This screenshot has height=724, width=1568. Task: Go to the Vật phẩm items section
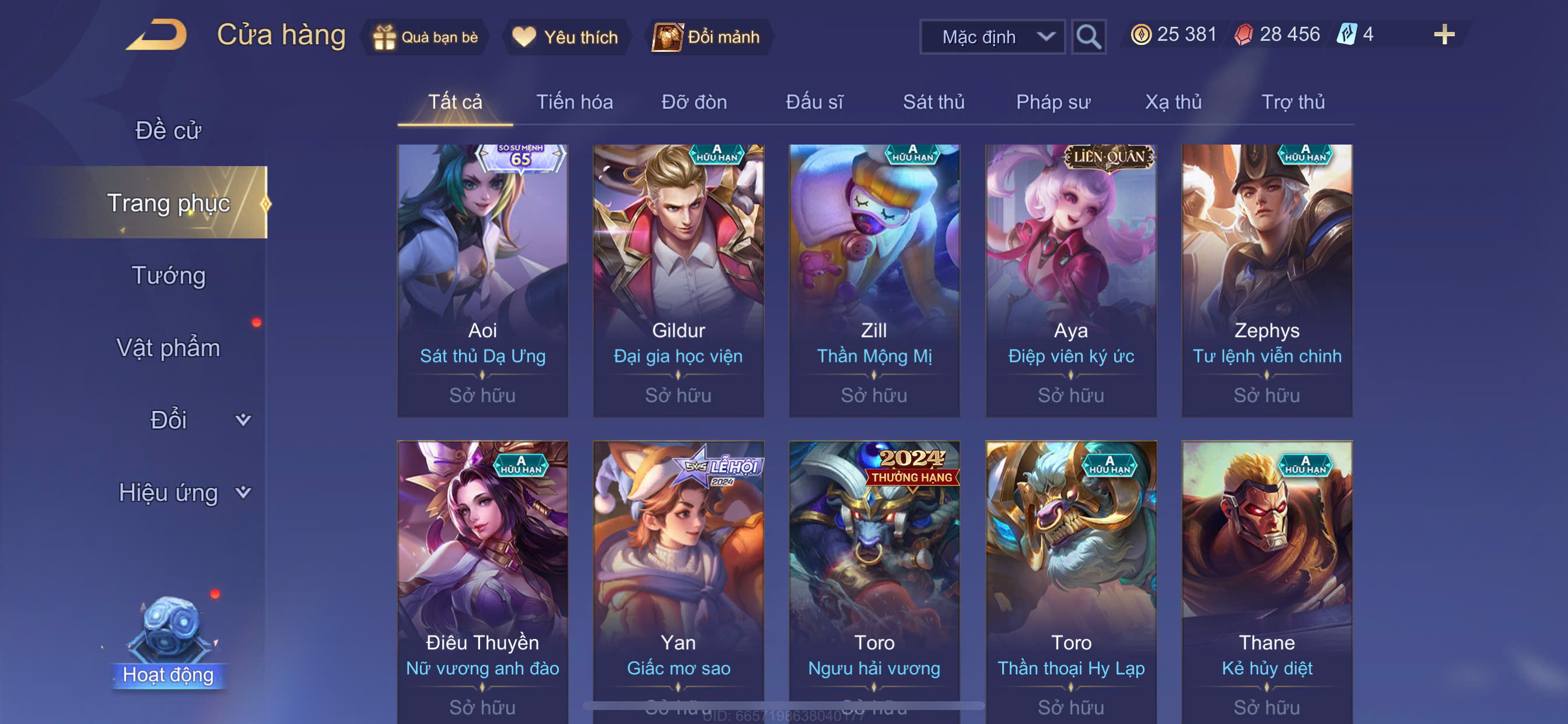tap(168, 347)
